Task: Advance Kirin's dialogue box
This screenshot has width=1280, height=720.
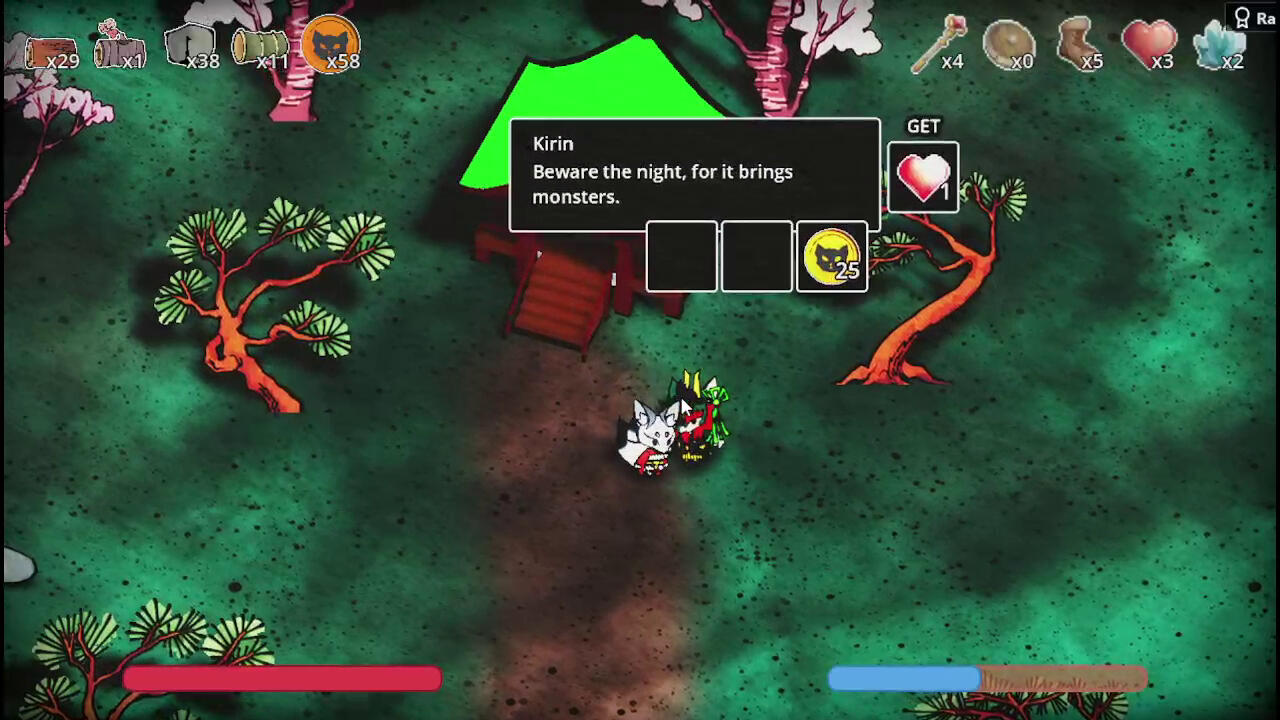Action: coord(694,172)
